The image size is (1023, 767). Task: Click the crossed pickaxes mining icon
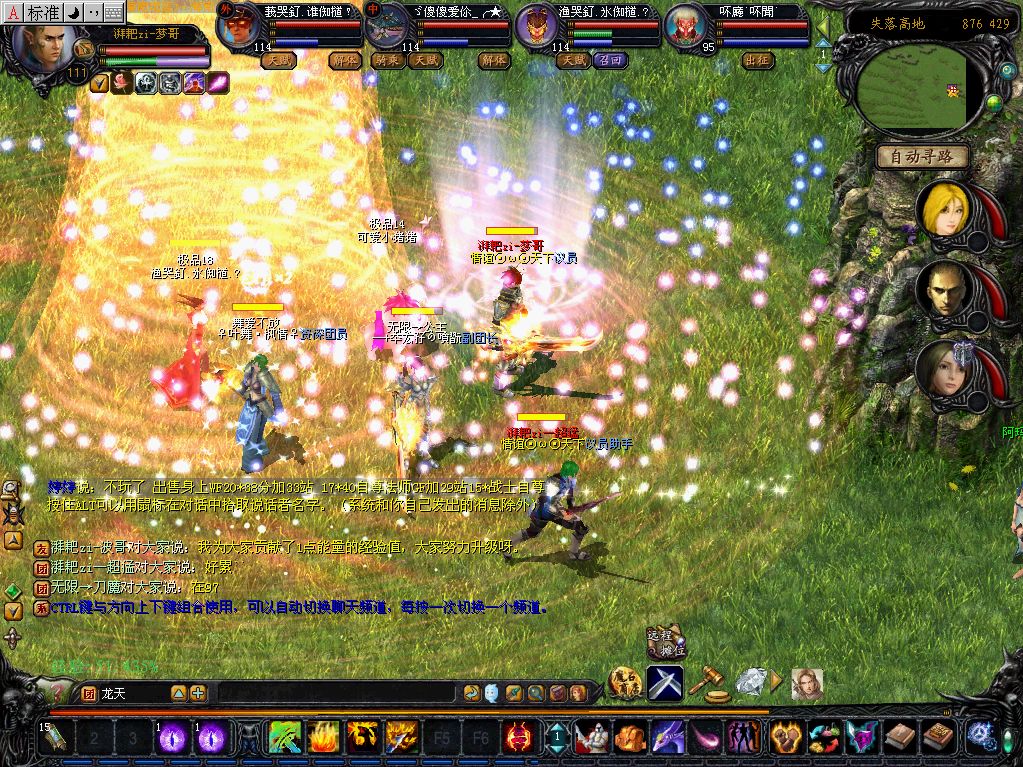664,683
